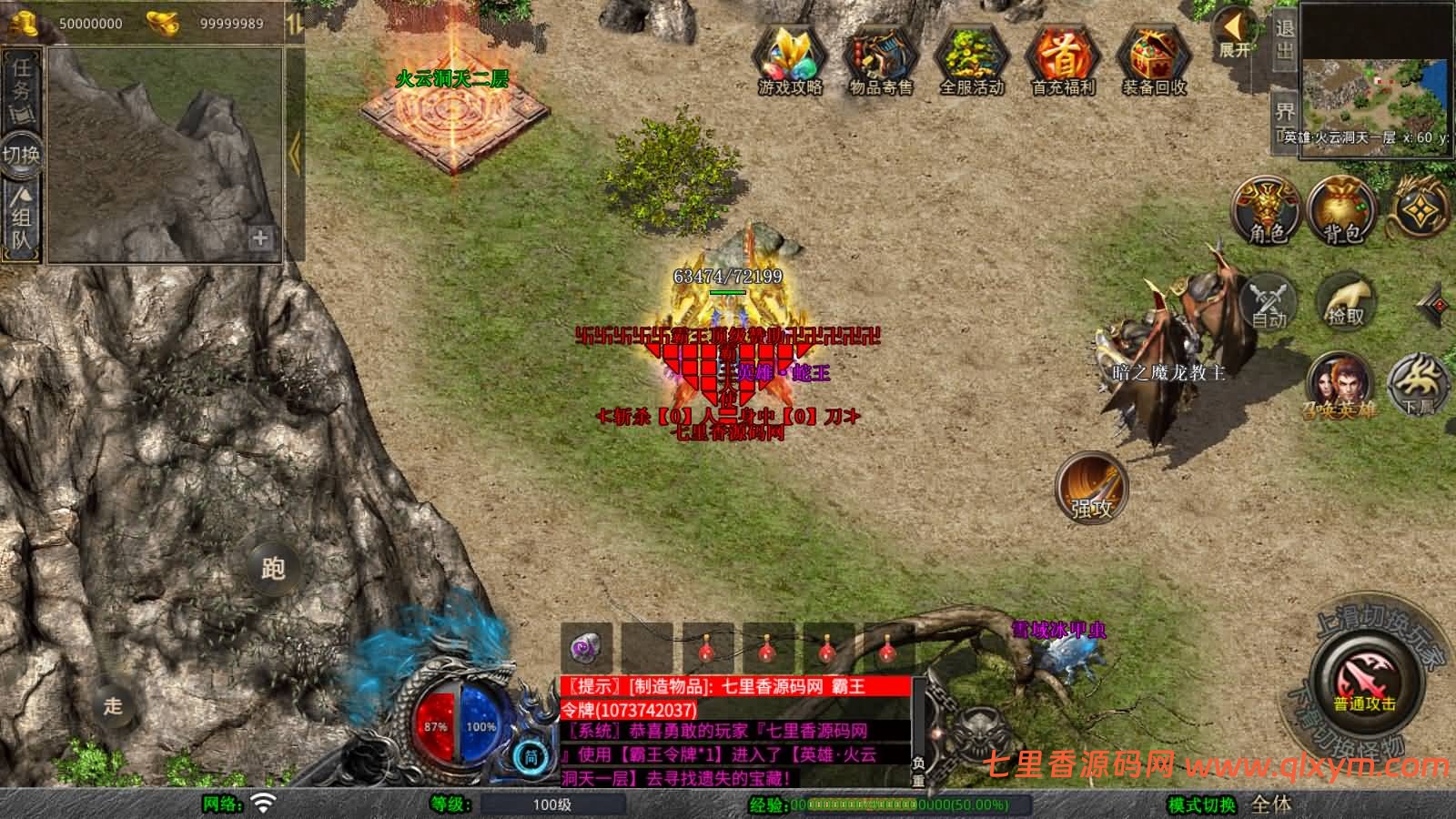Open the 物品寄售 consignment shop

tap(880, 60)
